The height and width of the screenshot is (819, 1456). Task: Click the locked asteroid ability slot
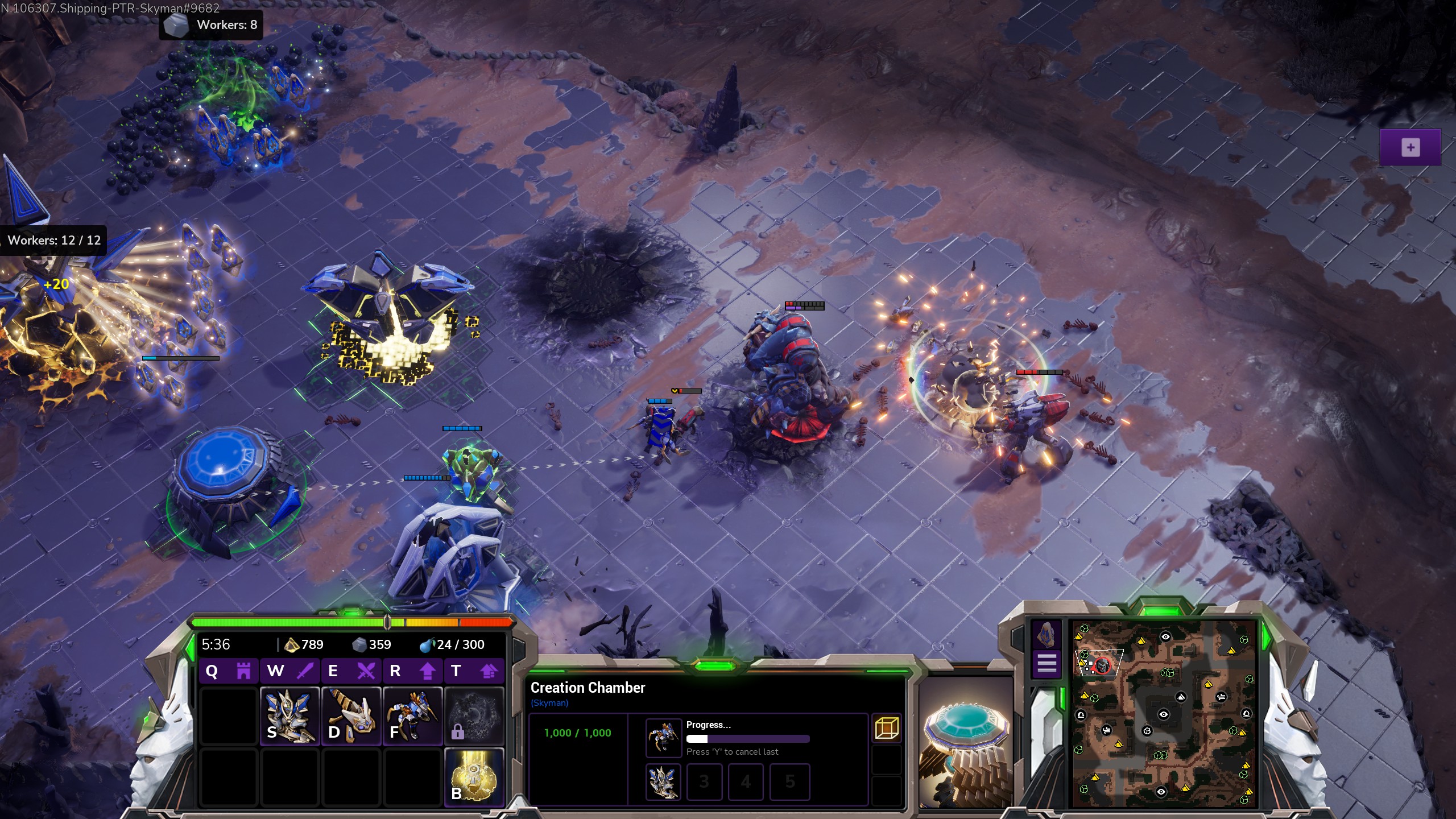coord(474,715)
